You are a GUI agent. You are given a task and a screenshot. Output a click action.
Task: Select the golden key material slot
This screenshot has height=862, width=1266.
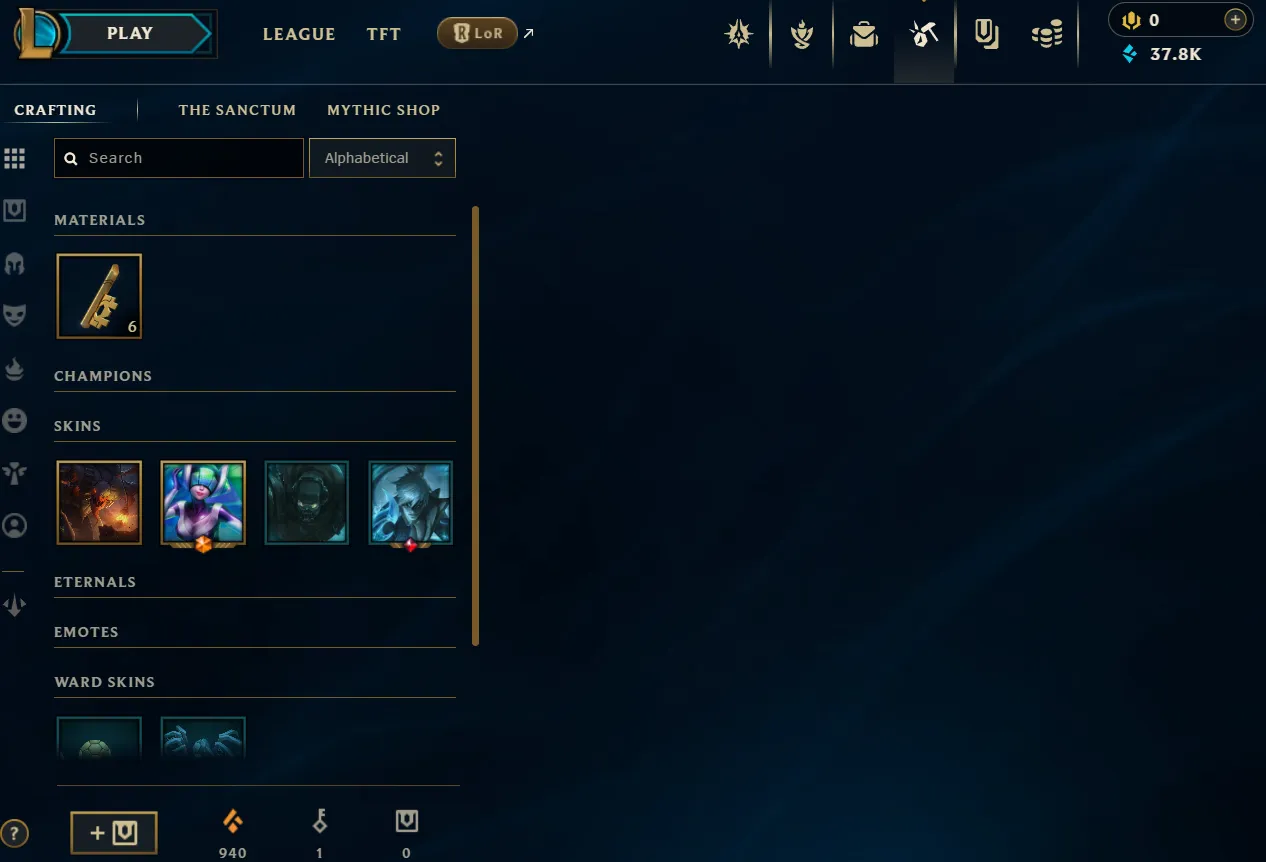[x=99, y=296]
